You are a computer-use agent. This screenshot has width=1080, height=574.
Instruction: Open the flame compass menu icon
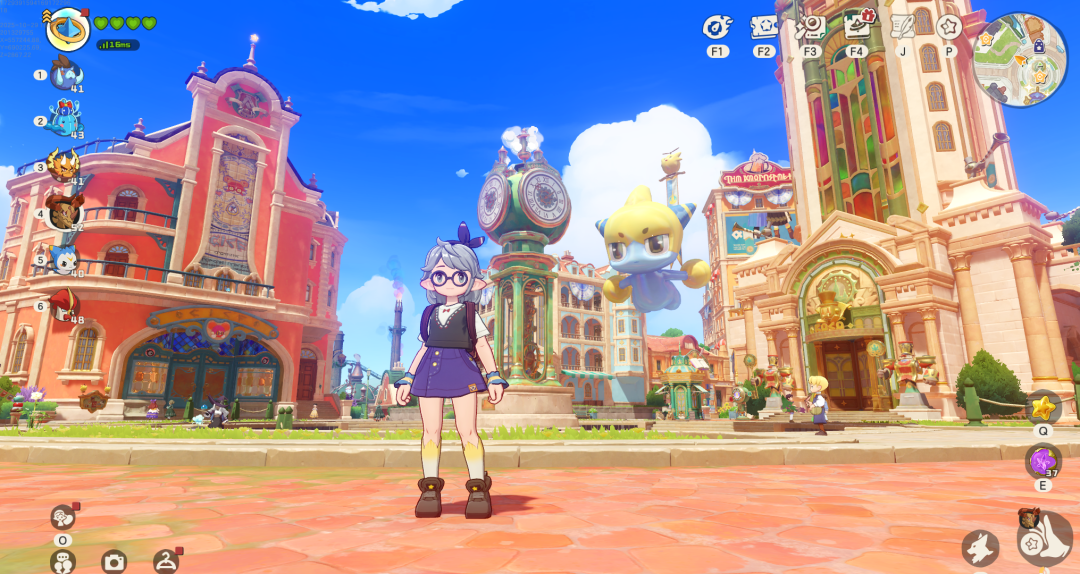(x=717, y=27)
